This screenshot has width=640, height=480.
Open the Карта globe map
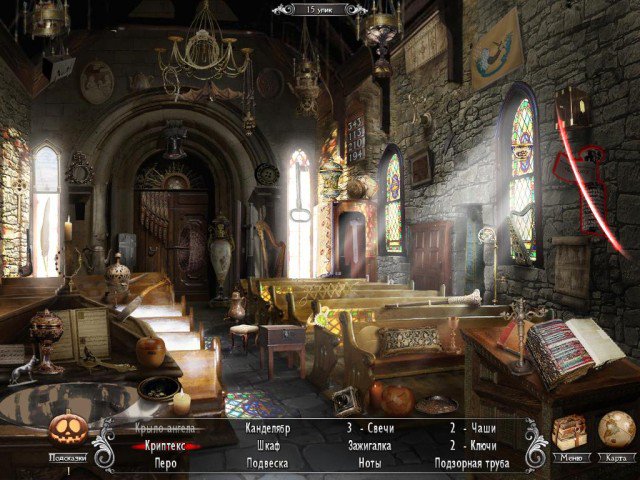[616, 430]
